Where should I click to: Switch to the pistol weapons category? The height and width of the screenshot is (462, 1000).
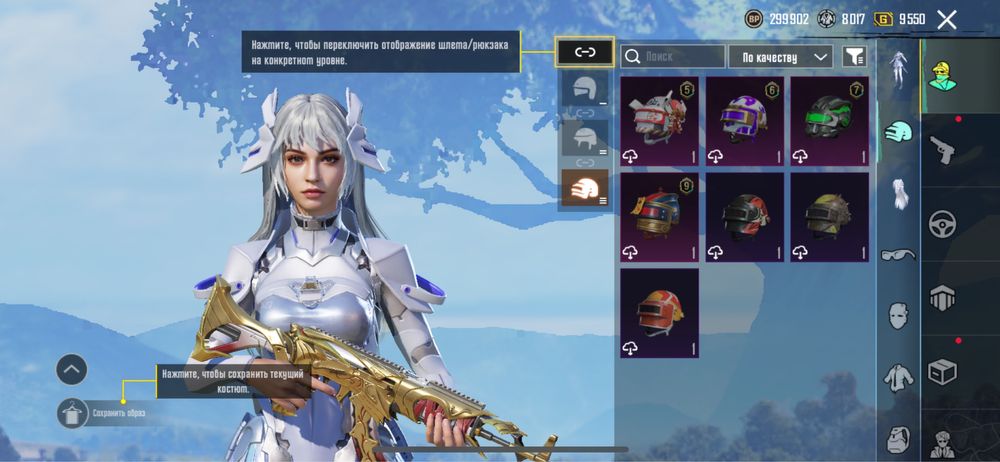[942, 150]
